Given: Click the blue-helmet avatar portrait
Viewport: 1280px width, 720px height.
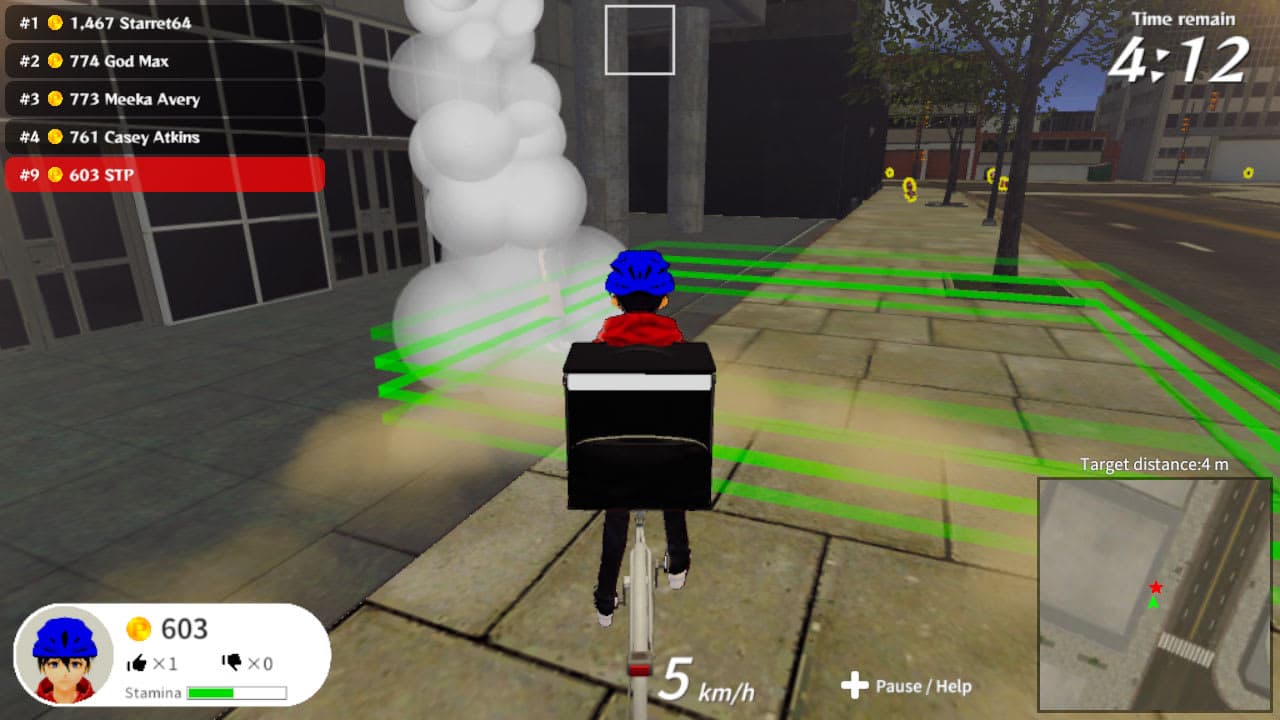Looking at the screenshot, I should (62, 655).
